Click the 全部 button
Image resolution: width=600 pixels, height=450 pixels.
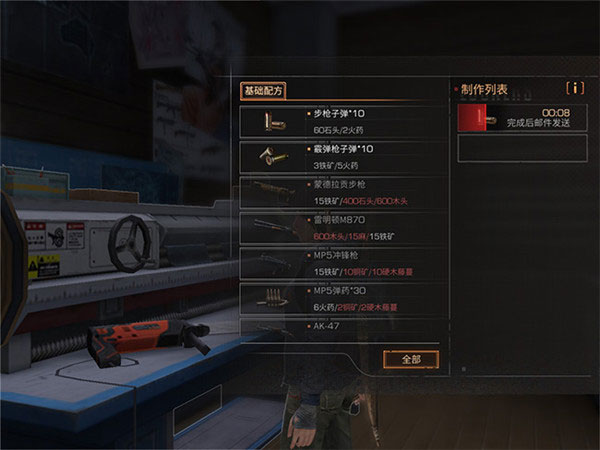click(411, 358)
